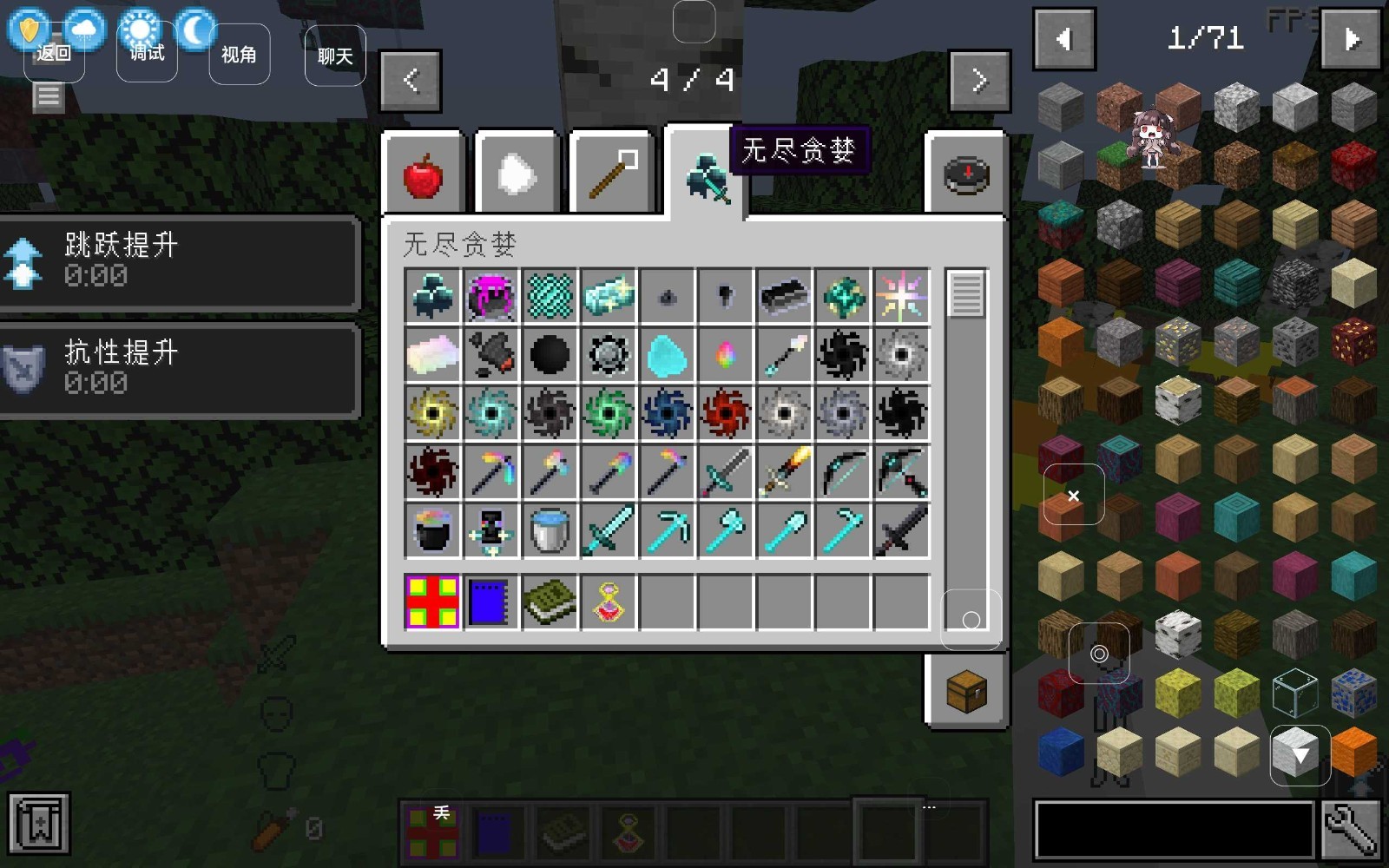The height and width of the screenshot is (868, 1389).
Task: Tap the 返回 back button
Action: coord(53,54)
